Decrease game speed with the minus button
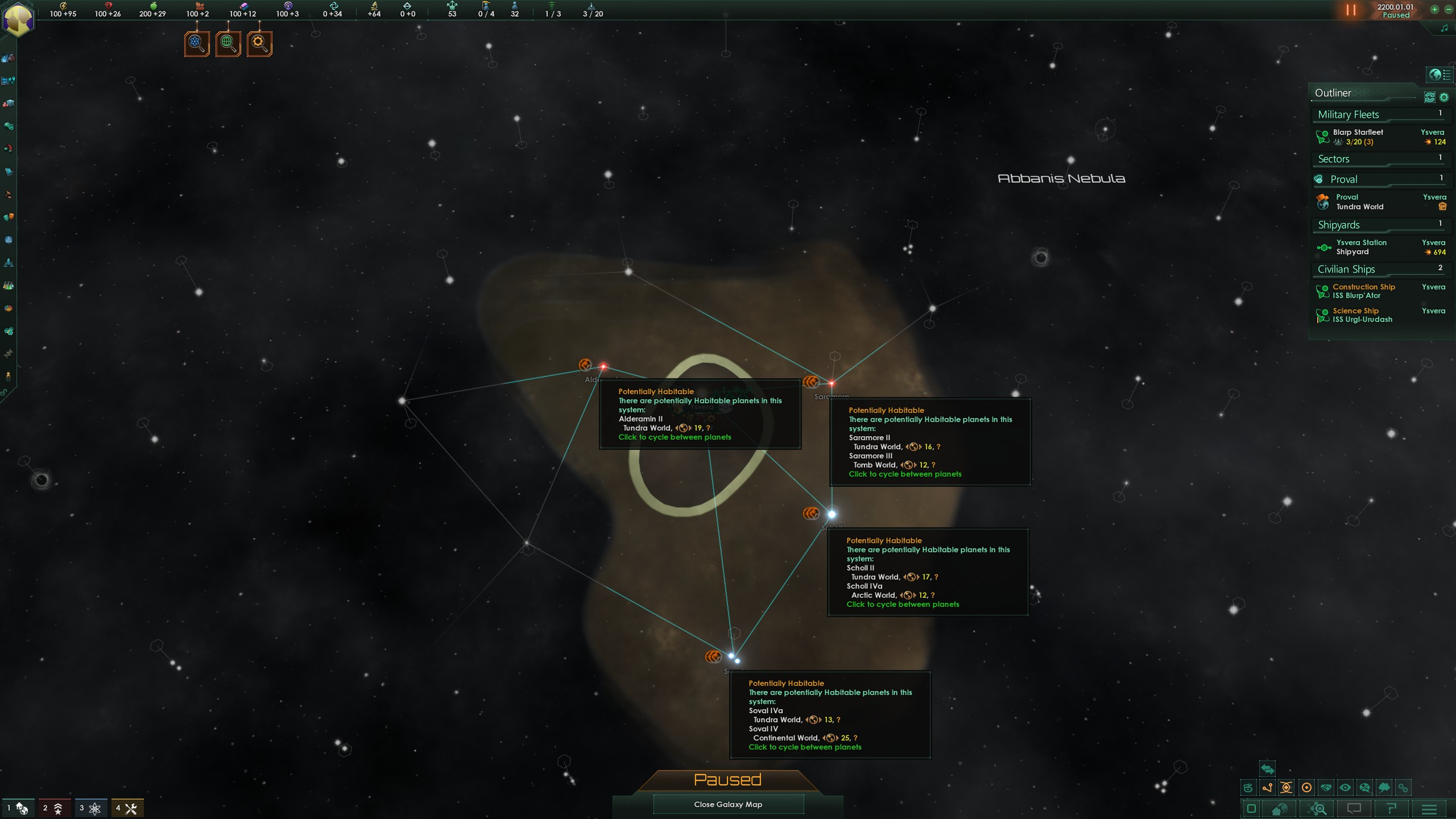The width and height of the screenshot is (1456, 819). tap(1449, 10)
